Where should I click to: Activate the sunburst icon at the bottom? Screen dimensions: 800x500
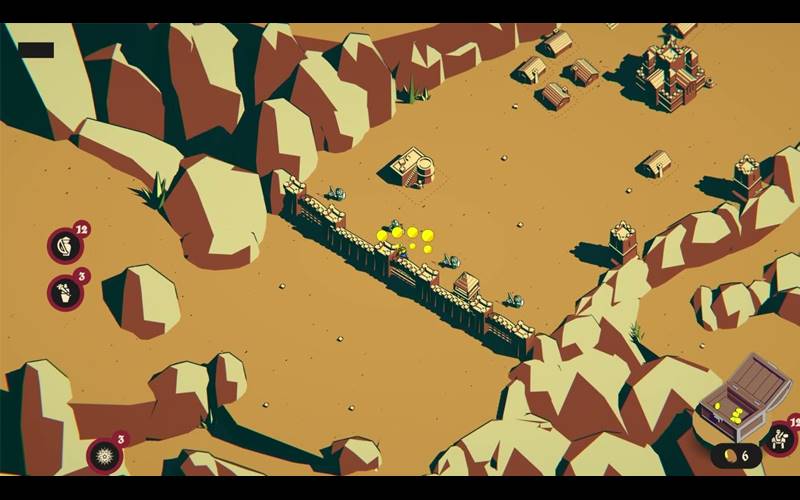[x=104, y=457]
